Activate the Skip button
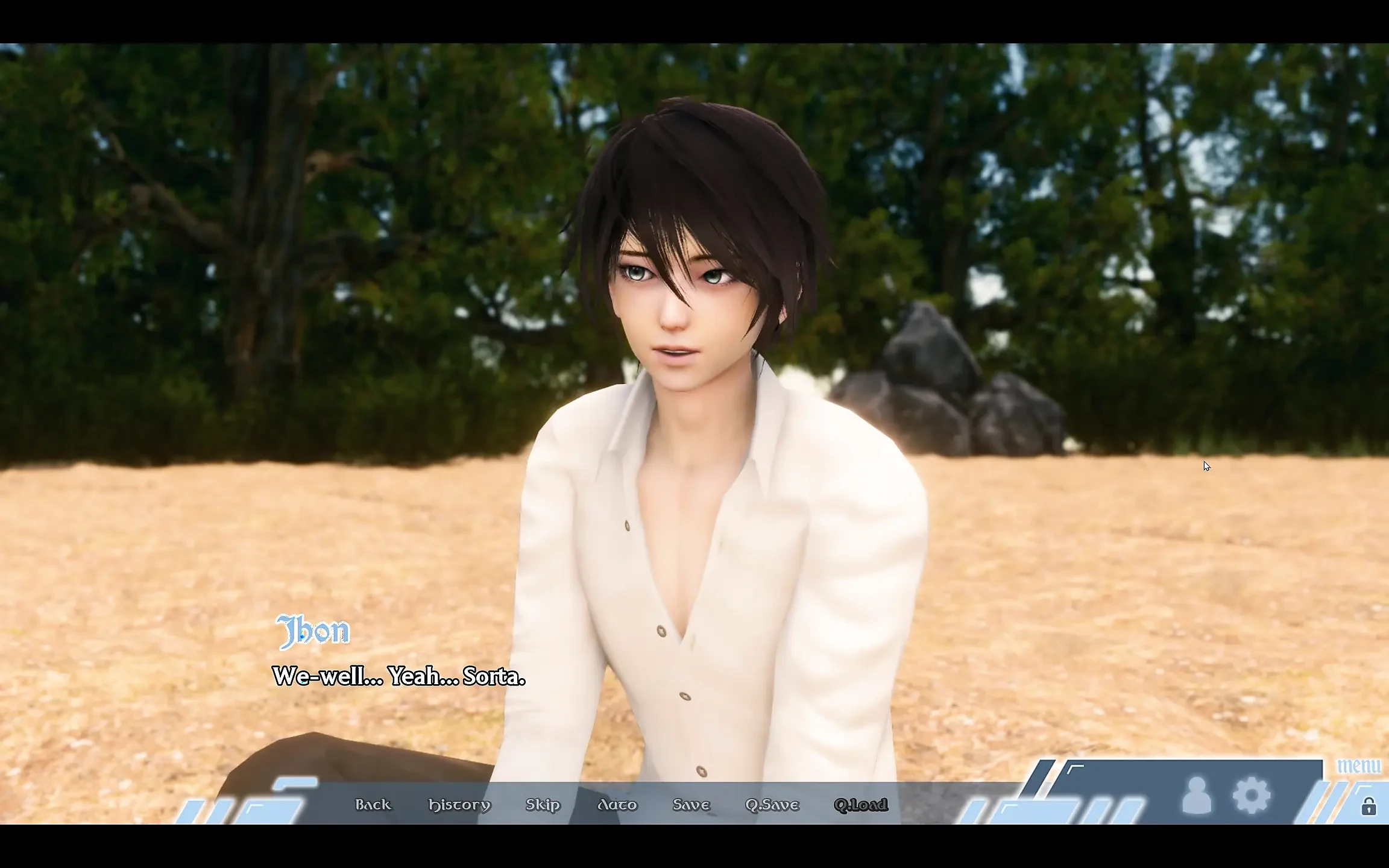The width and height of the screenshot is (1389, 868). 543,805
